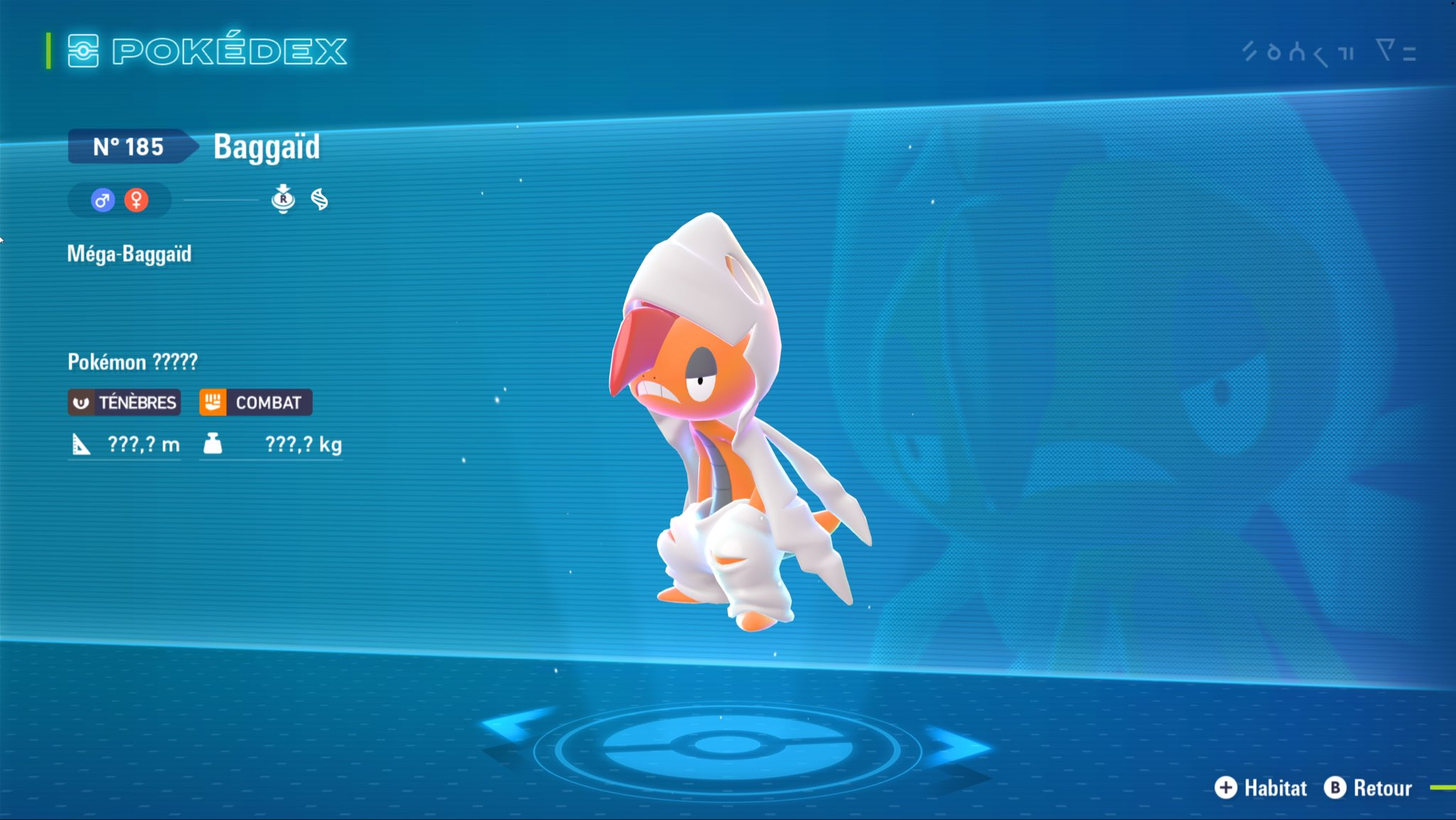
Task: Show the Mega Evolution form icon
Action: (283, 200)
